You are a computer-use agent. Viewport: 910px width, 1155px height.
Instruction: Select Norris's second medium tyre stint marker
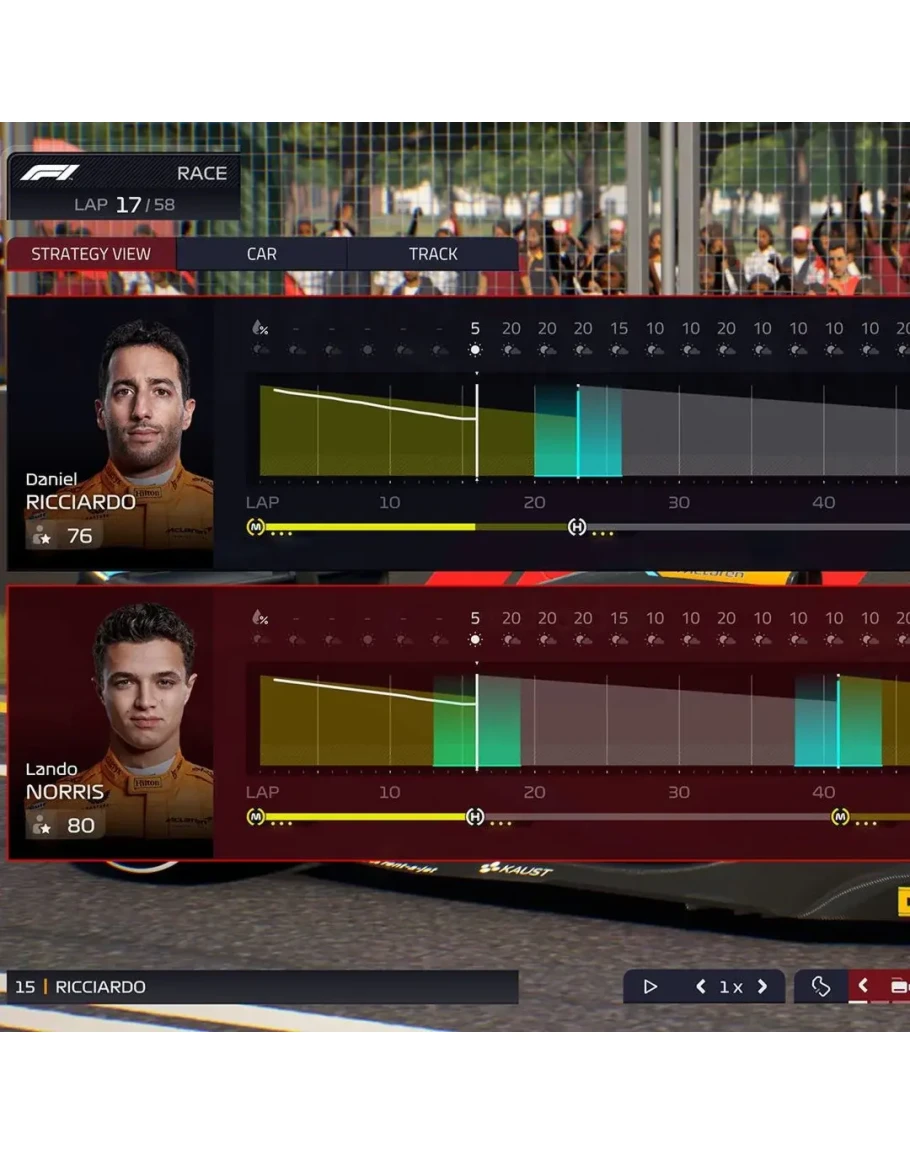(840, 817)
